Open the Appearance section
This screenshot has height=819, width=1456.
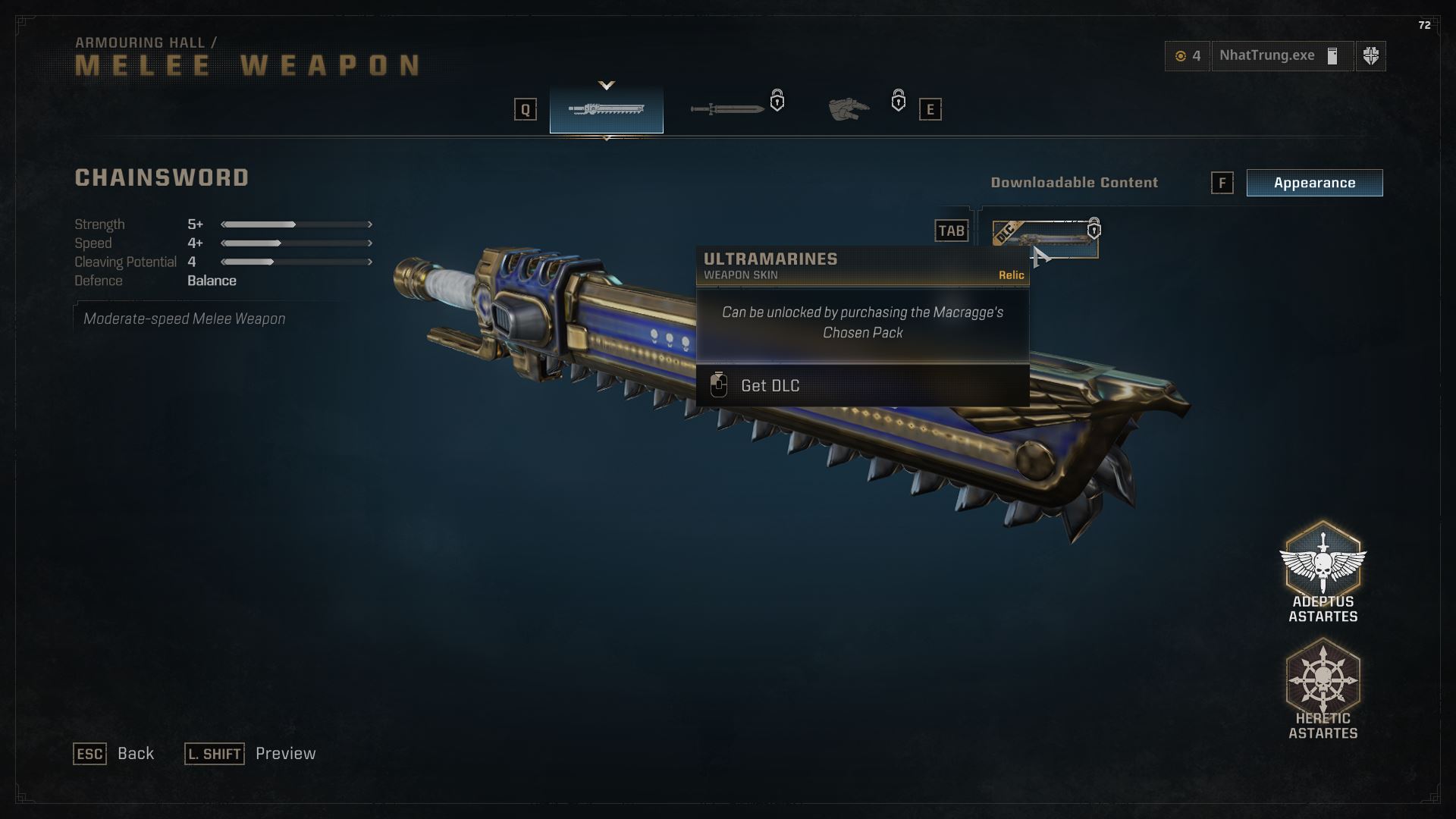pos(1314,183)
